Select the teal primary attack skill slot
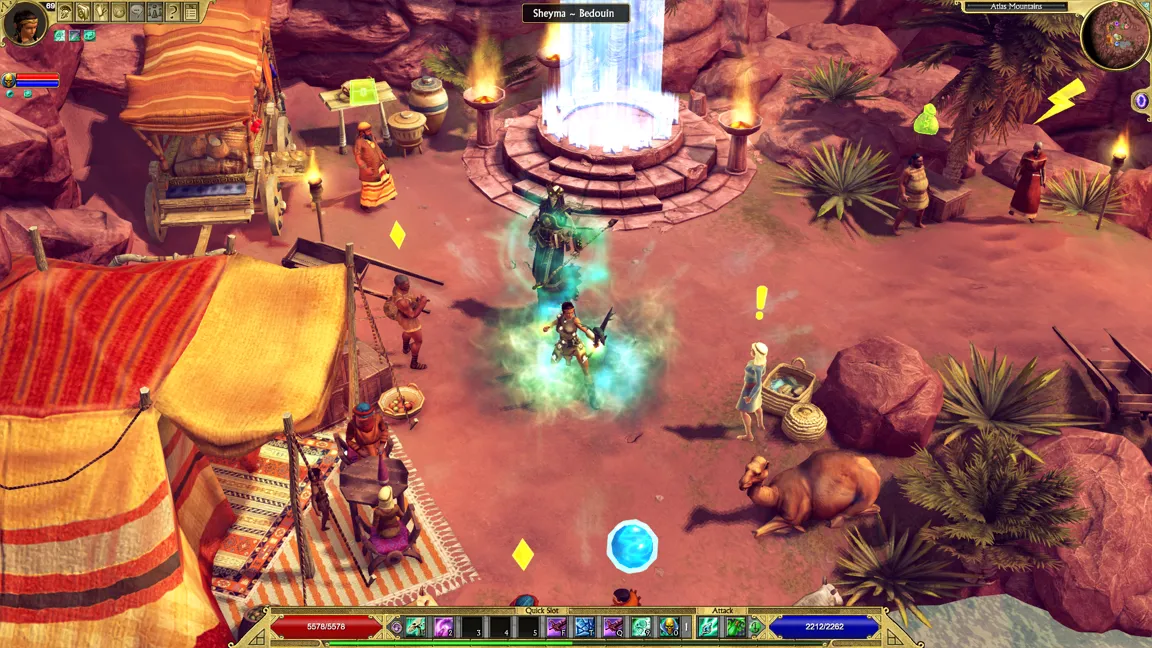This screenshot has width=1152, height=648. (x=708, y=627)
